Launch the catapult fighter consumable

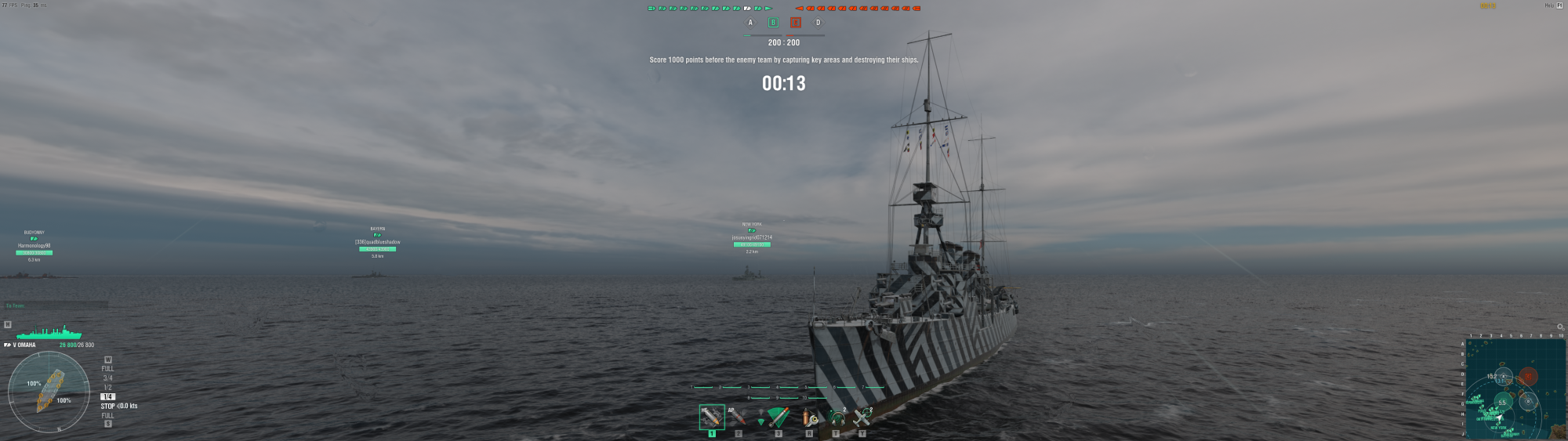coord(862,418)
